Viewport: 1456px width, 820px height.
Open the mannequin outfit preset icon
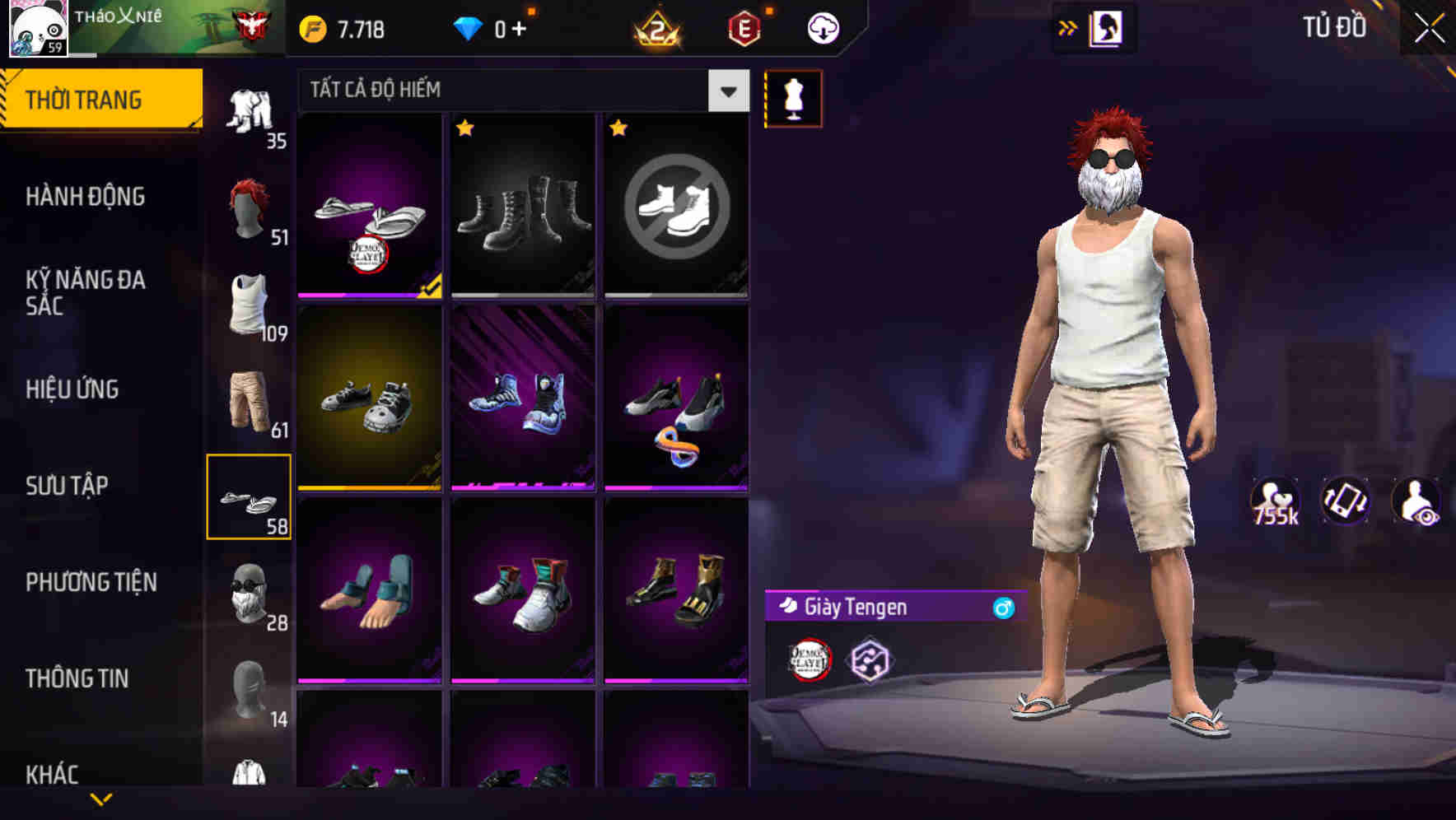tap(793, 98)
